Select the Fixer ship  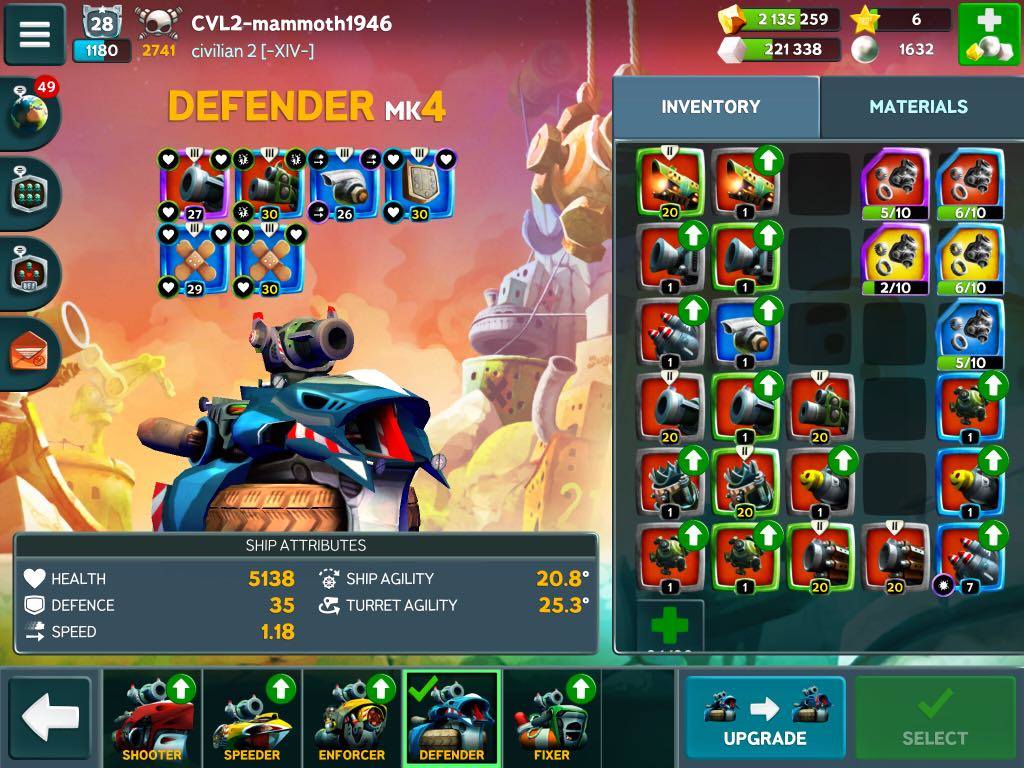pos(552,718)
